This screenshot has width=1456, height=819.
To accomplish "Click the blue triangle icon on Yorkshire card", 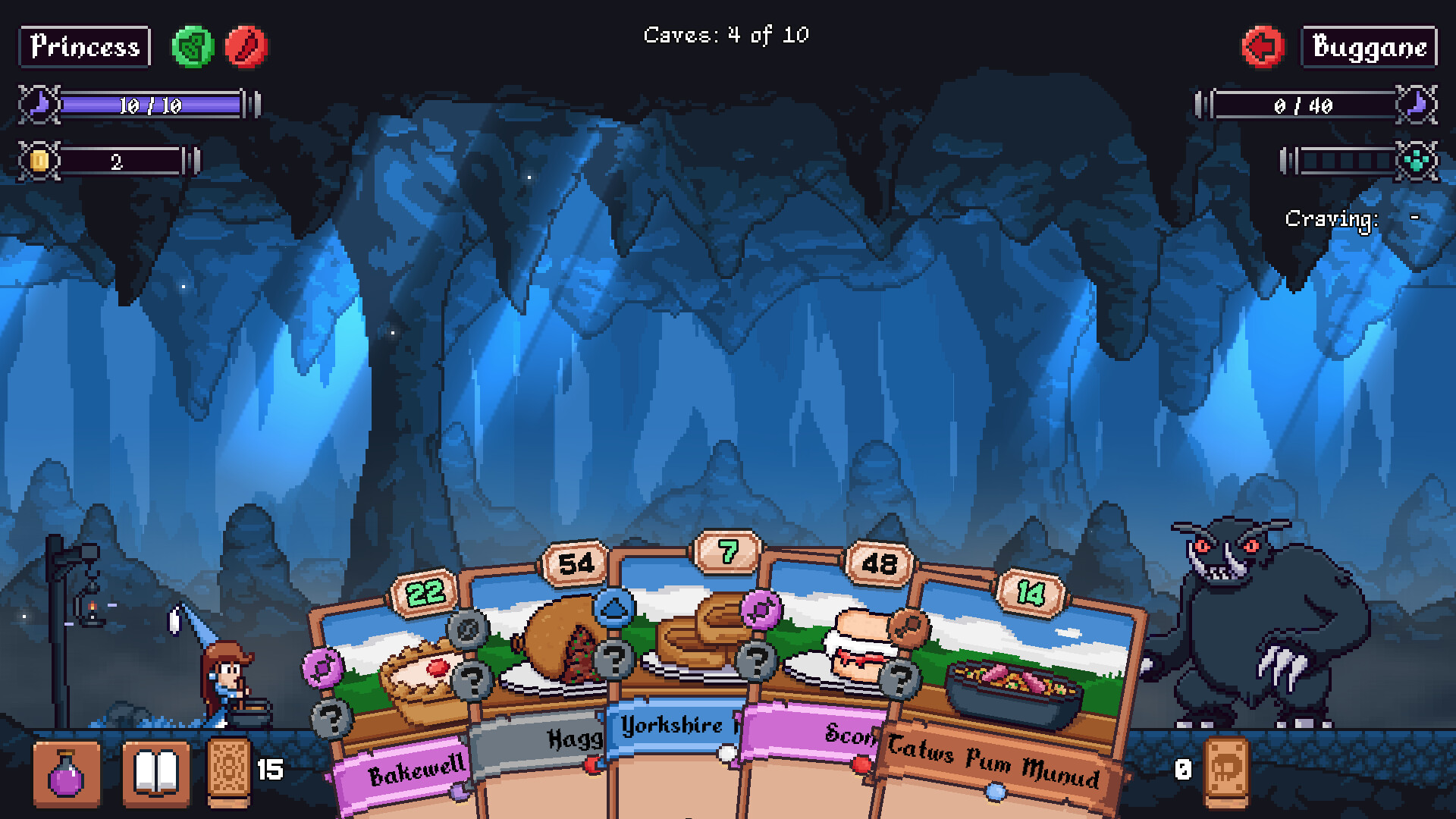I will coord(616,607).
